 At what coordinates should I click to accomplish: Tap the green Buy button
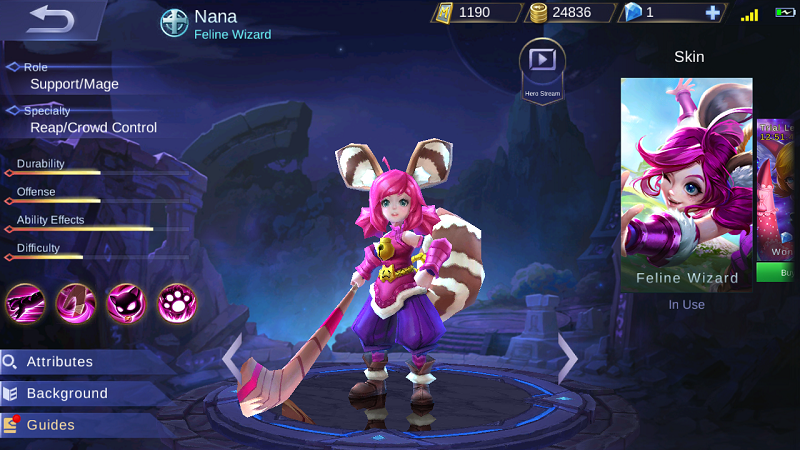(778, 272)
